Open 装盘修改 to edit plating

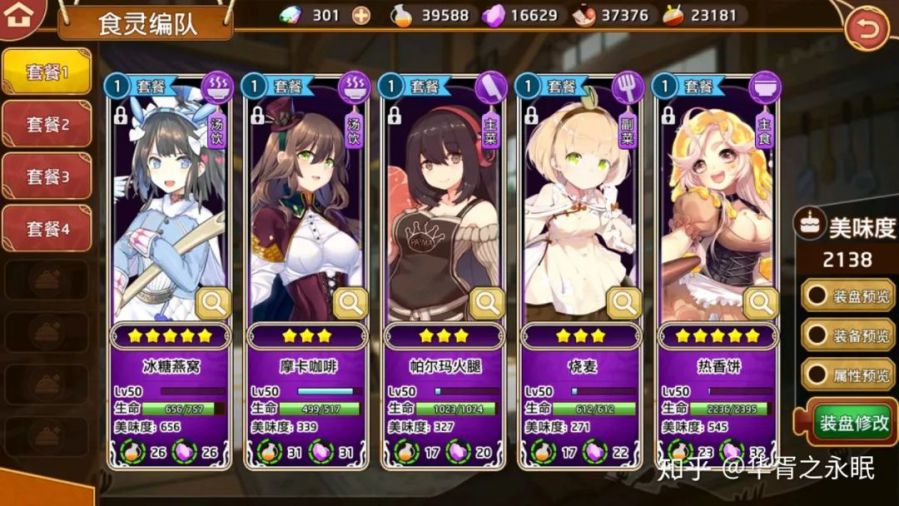coord(848,421)
